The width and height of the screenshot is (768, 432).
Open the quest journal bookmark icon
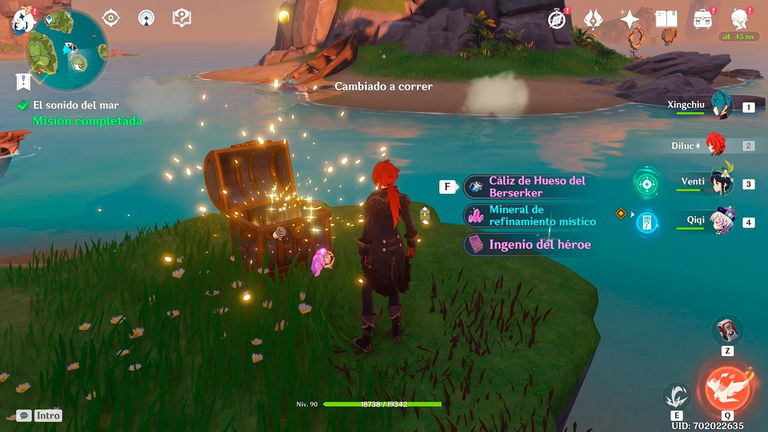pyautogui.click(x=22, y=81)
